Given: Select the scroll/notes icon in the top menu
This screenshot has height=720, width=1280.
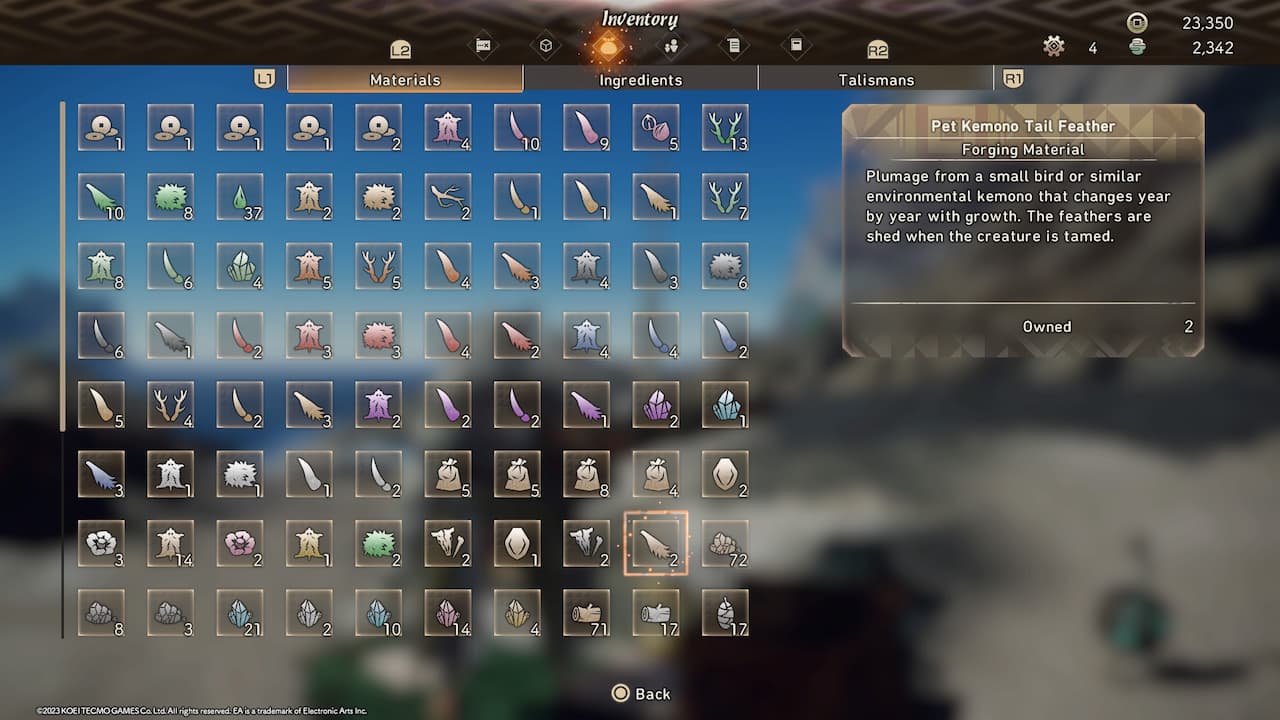Looking at the screenshot, I should (736, 45).
